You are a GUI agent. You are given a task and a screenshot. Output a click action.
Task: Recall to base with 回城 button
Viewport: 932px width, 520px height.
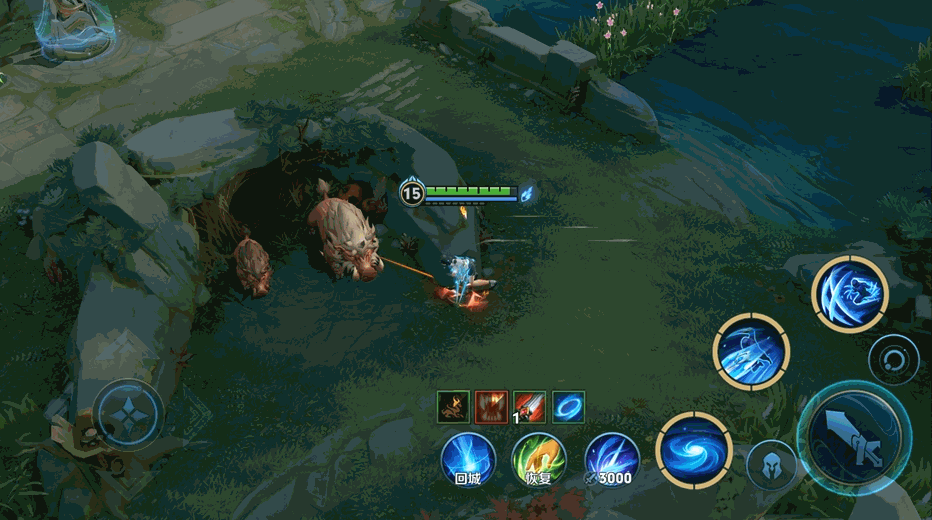[x=468, y=460]
